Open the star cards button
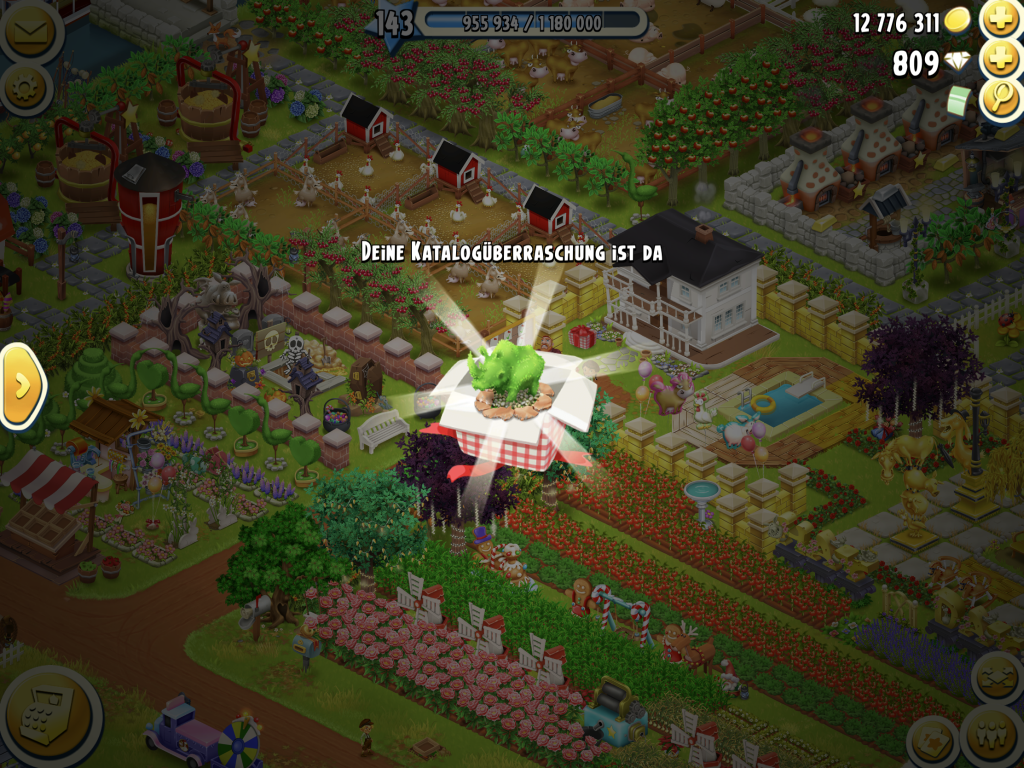The width and height of the screenshot is (1024, 768). [x=933, y=742]
